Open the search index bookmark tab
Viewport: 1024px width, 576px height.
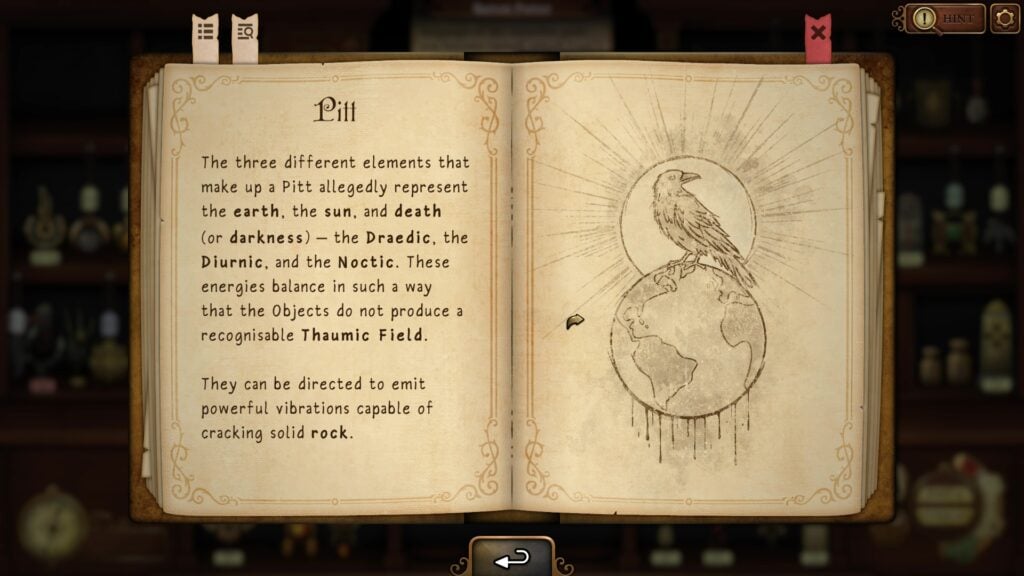click(x=245, y=33)
